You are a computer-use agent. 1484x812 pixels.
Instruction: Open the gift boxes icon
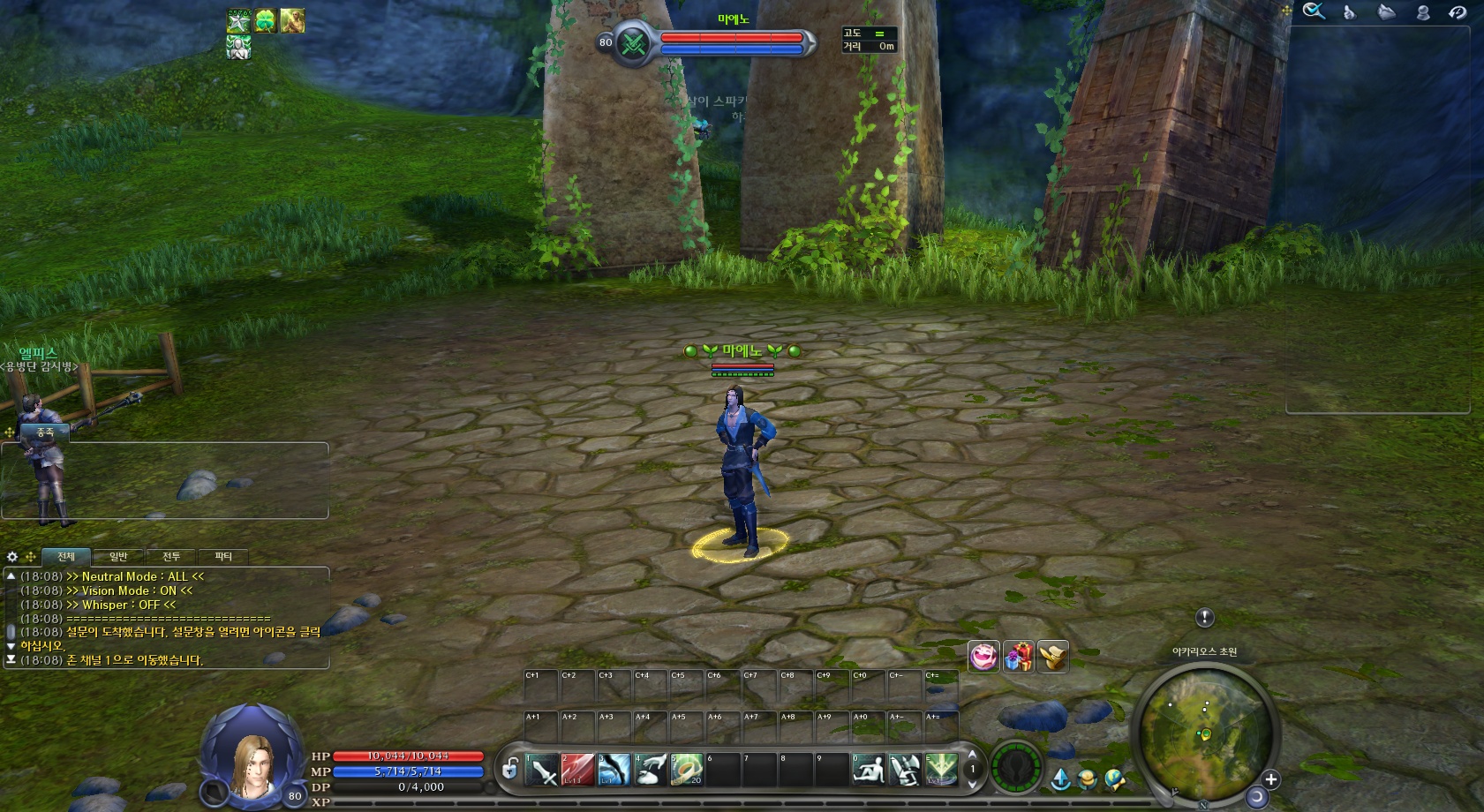tap(1019, 657)
